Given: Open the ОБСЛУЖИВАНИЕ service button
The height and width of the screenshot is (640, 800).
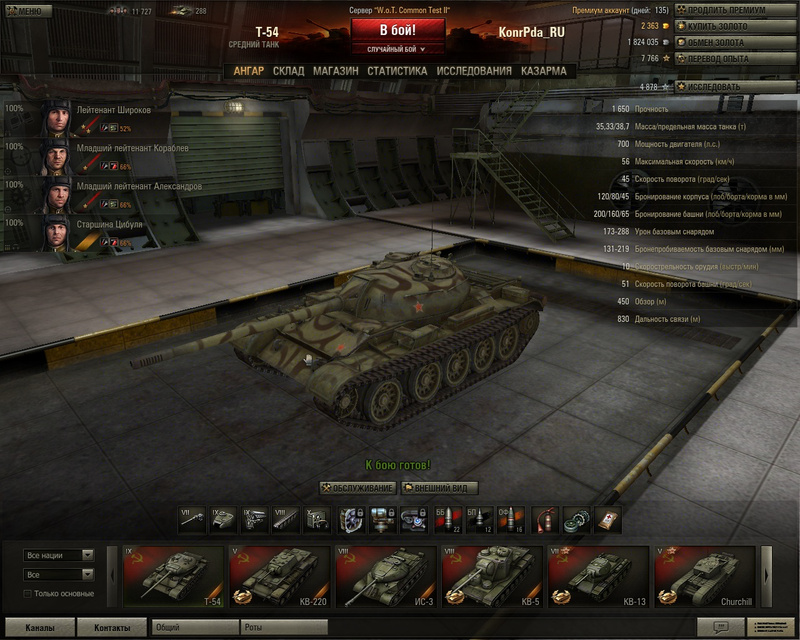Looking at the screenshot, I should (358, 488).
